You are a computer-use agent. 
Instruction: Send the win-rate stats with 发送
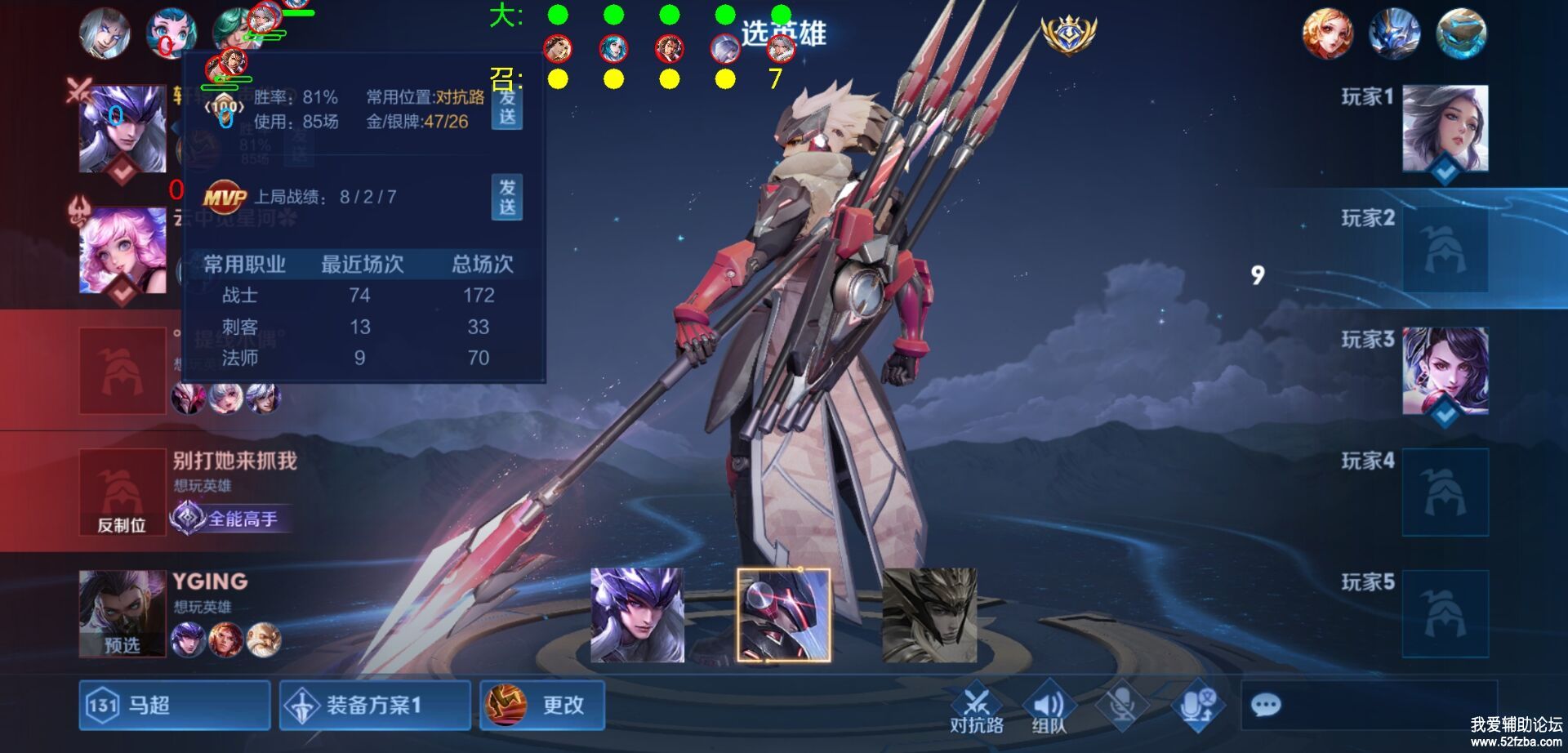click(507, 109)
